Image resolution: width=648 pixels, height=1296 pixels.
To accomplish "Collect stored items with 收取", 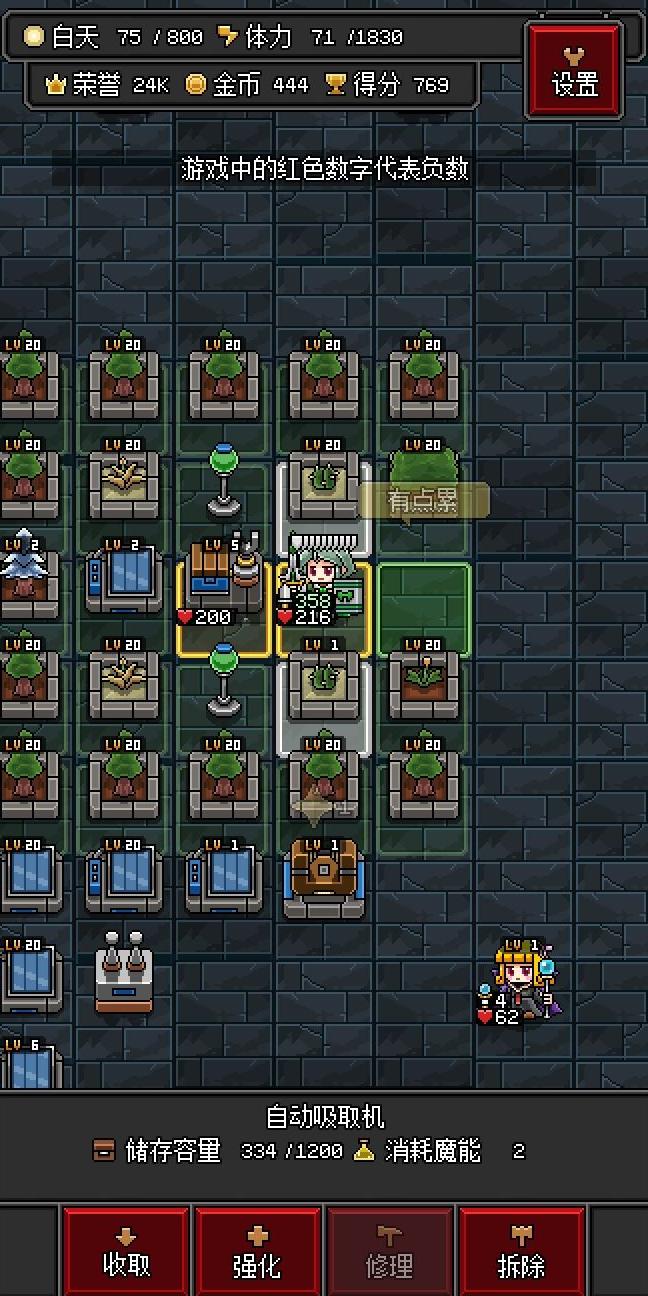I will [126, 1253].
